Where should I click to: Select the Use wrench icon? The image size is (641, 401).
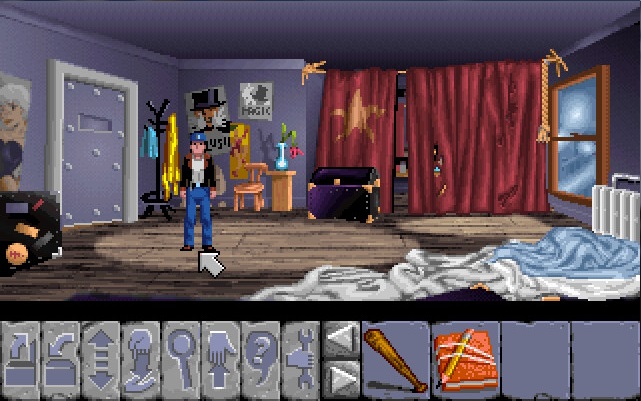(x=302, y=358)
